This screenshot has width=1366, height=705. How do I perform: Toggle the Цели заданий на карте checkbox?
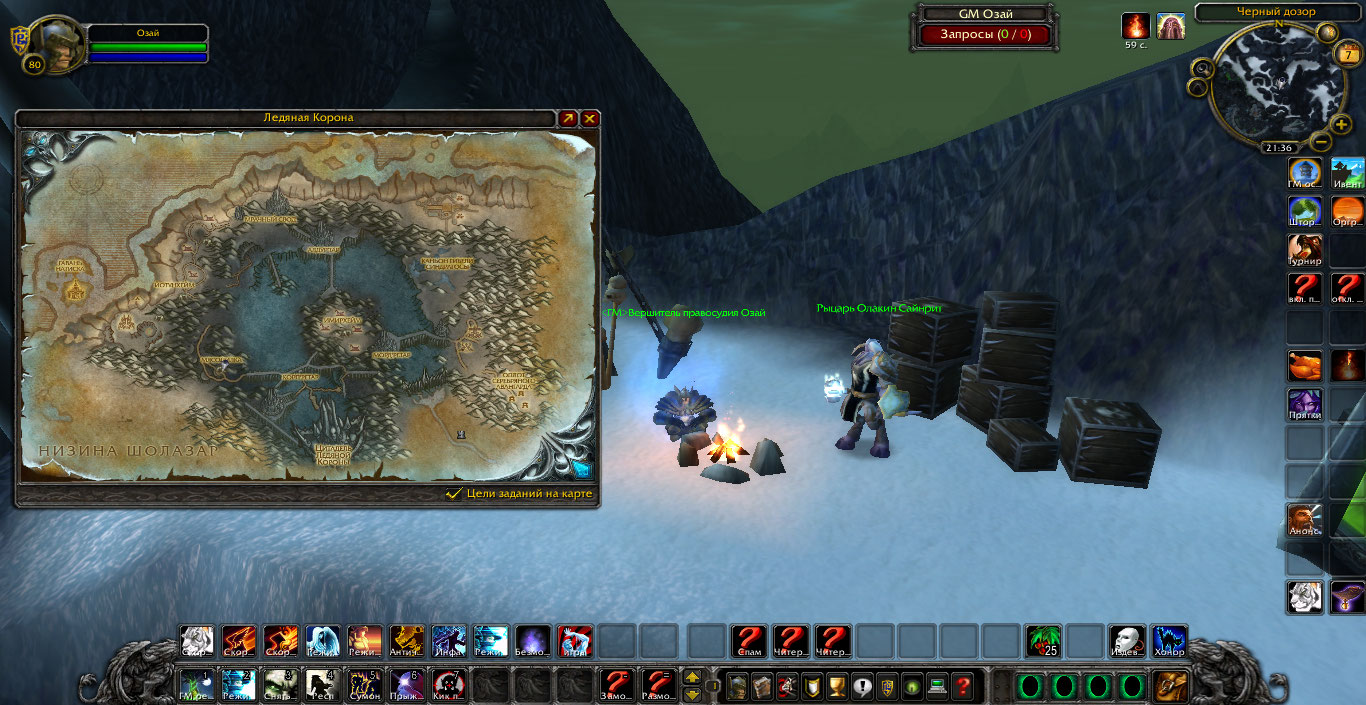tap(454, 493)
